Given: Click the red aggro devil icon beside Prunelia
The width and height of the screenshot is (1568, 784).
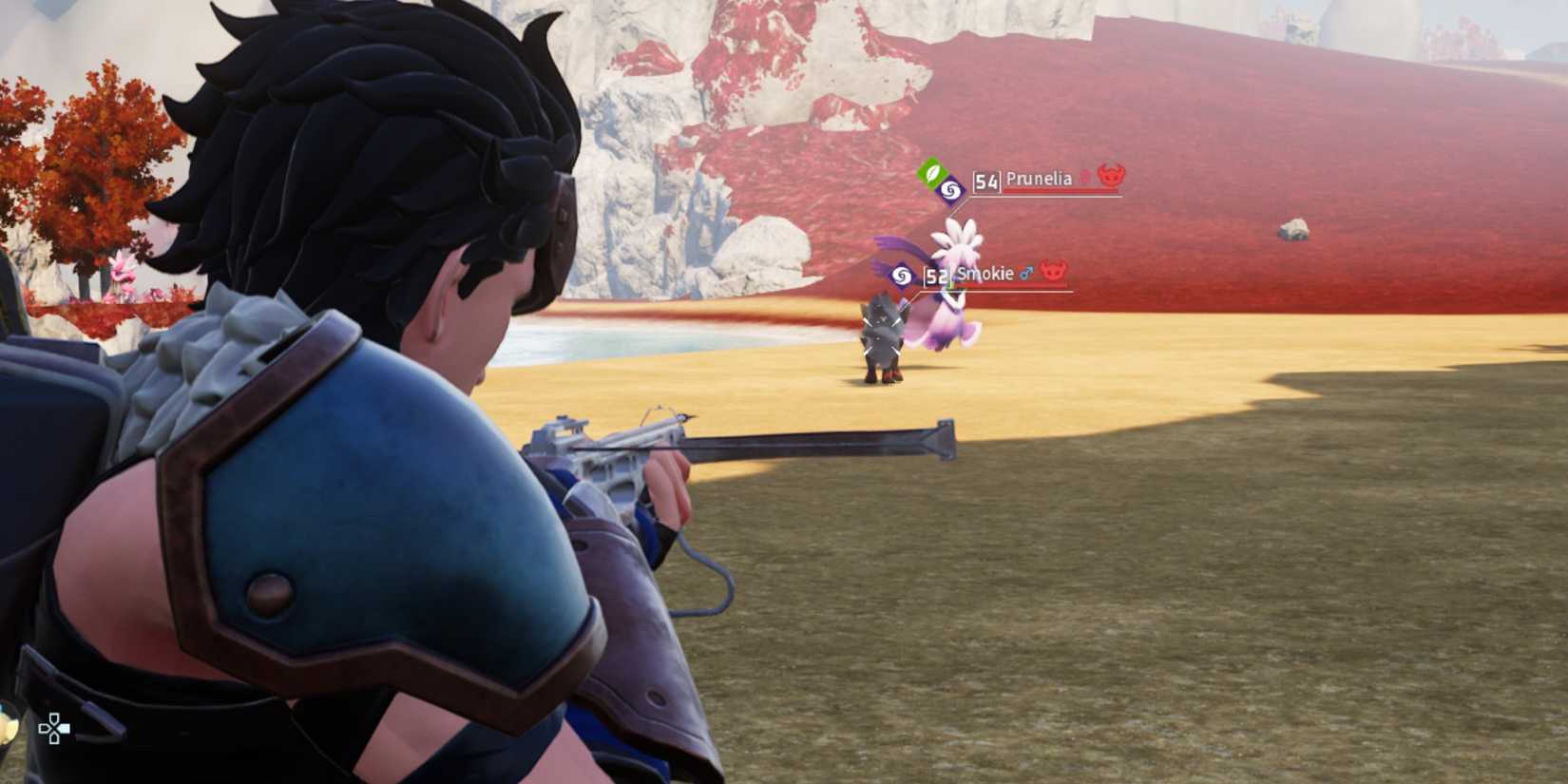Looking at the screenshot, I should click(1111, 178).
